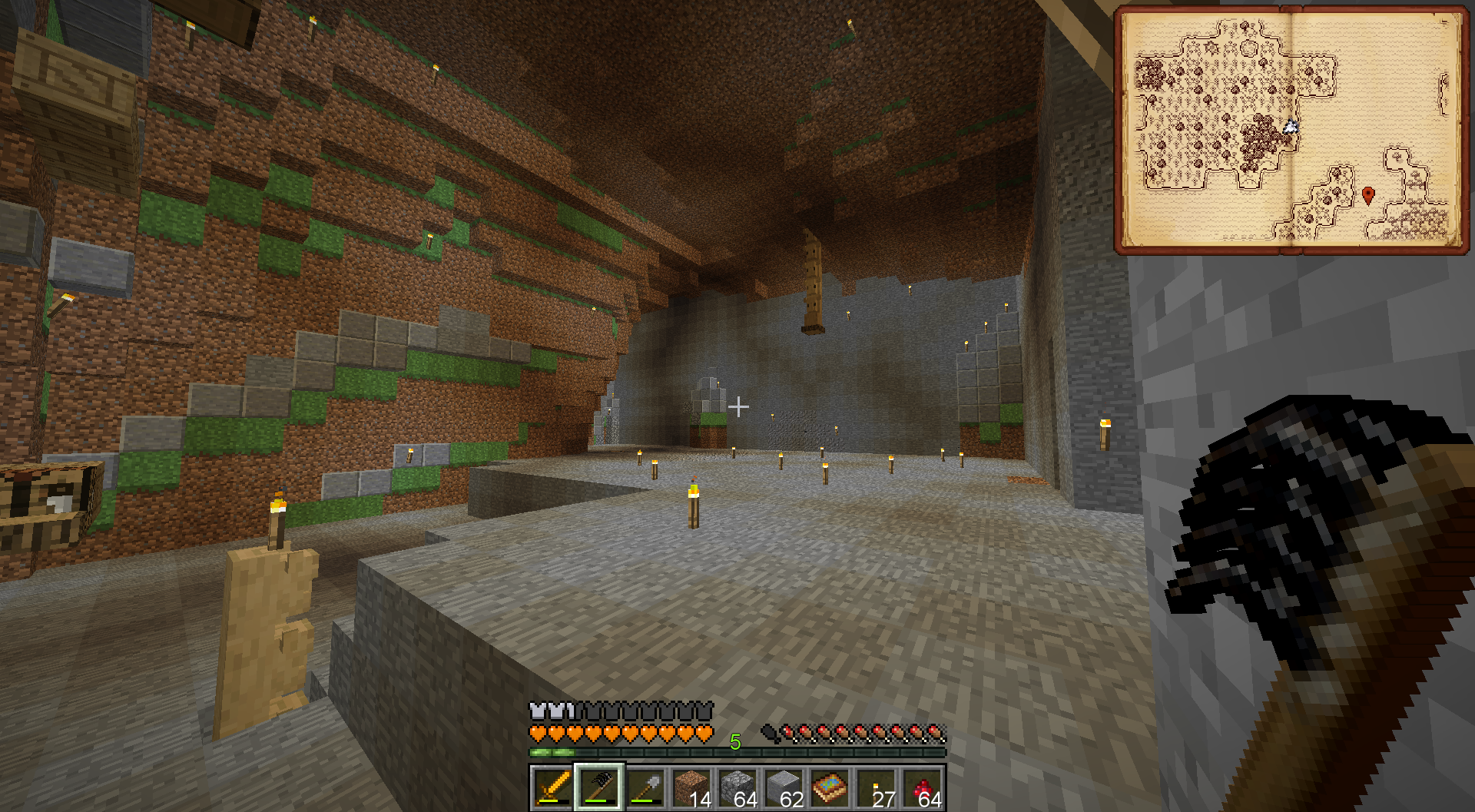Choose the smooth stone stack of 62
1475x812 pixels.
(784, 787)
